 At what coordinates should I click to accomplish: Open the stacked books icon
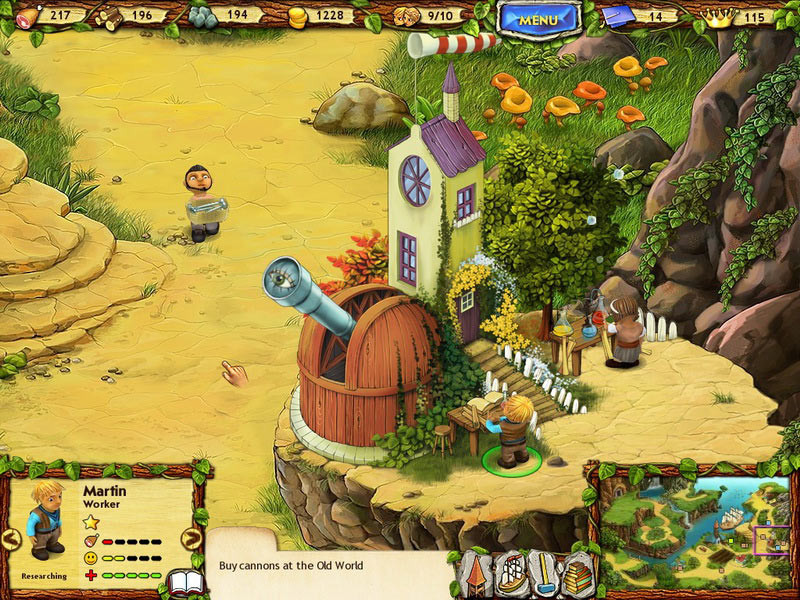point(578,576)
